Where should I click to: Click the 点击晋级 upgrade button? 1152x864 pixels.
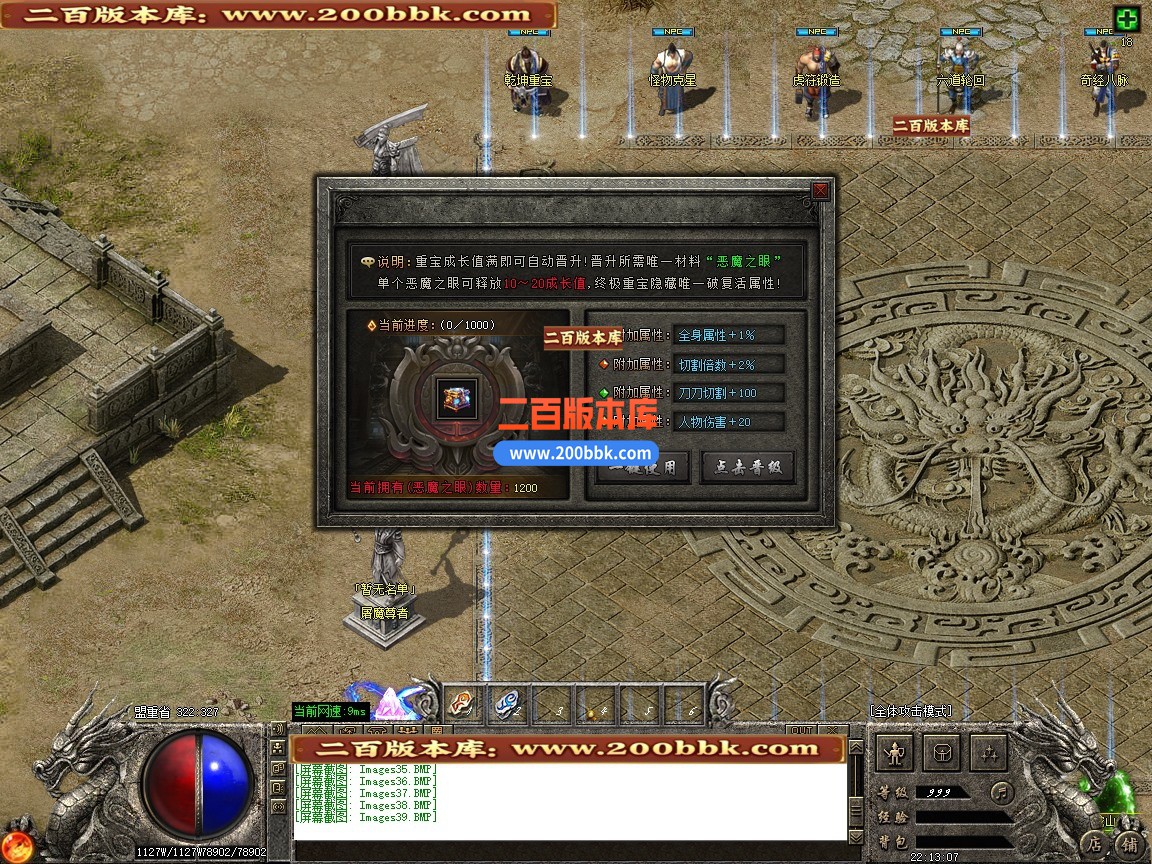747,467
